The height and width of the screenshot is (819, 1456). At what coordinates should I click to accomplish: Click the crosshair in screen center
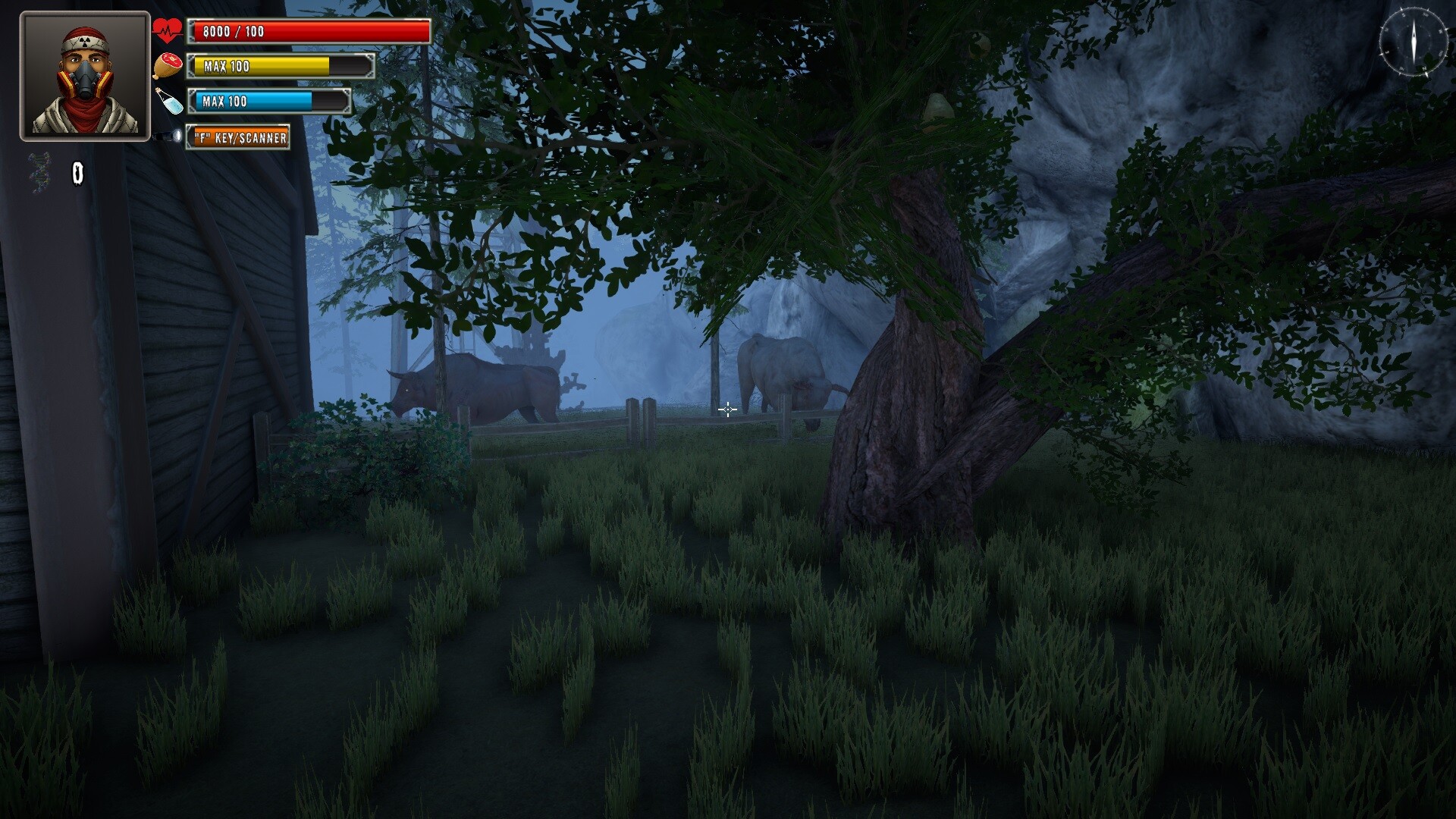point(727,409)
